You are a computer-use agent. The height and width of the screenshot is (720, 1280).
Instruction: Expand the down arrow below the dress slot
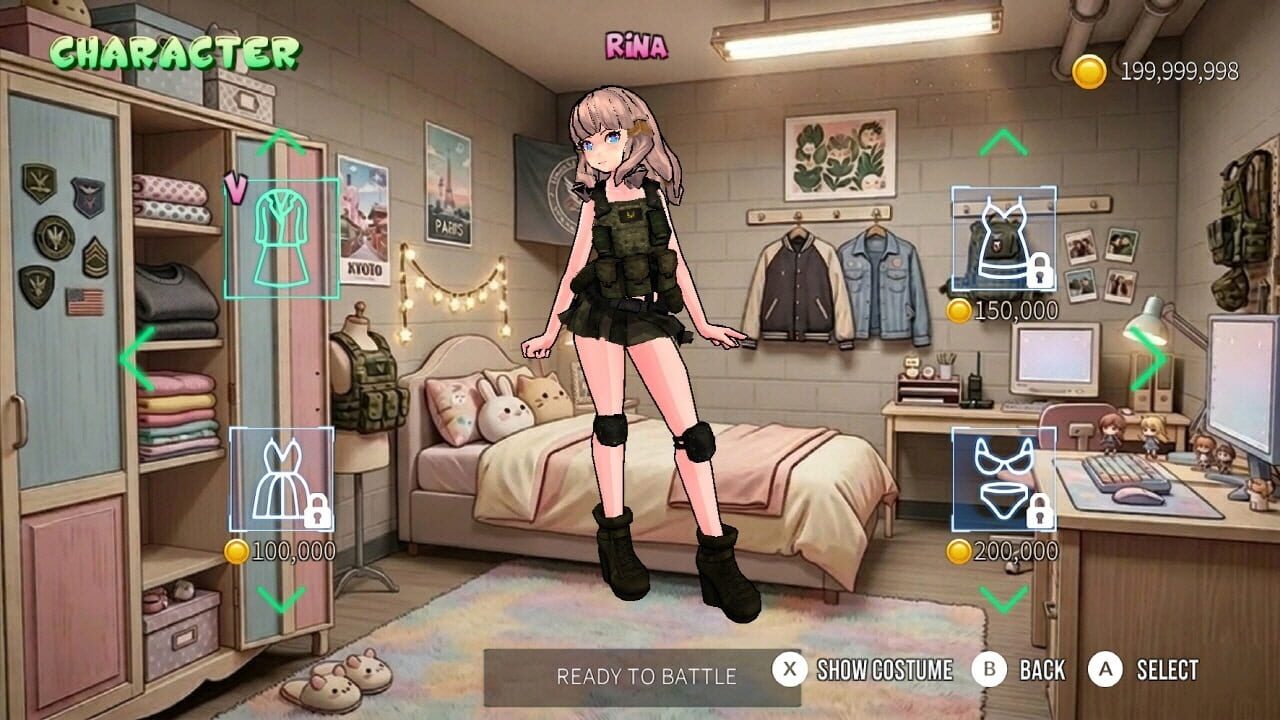tap(283, 598)
